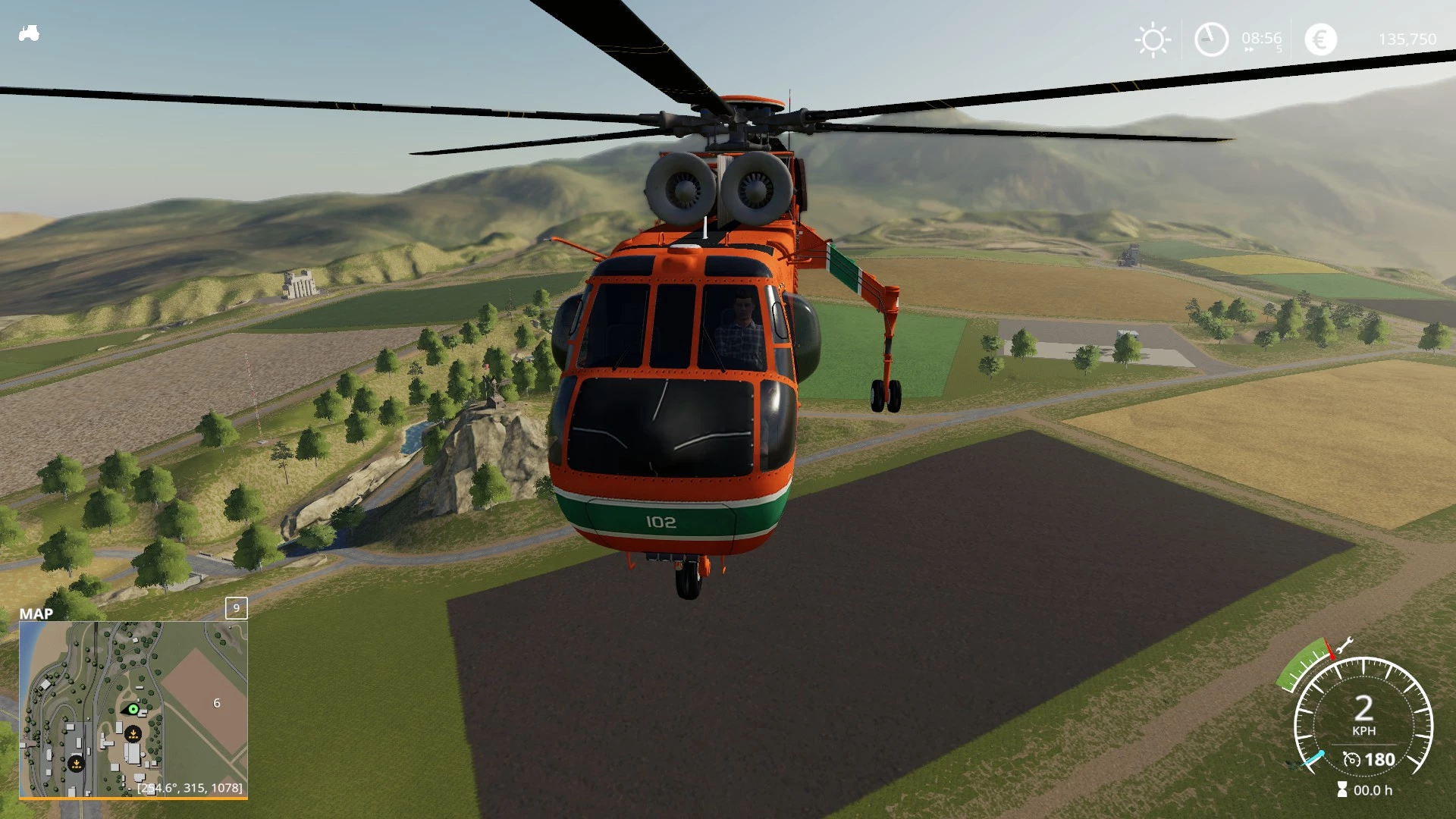The width and height of the screenshot is (1456, 819).
Task: Click the tractor vehicle icon
Action: click(x=29, y=34)
